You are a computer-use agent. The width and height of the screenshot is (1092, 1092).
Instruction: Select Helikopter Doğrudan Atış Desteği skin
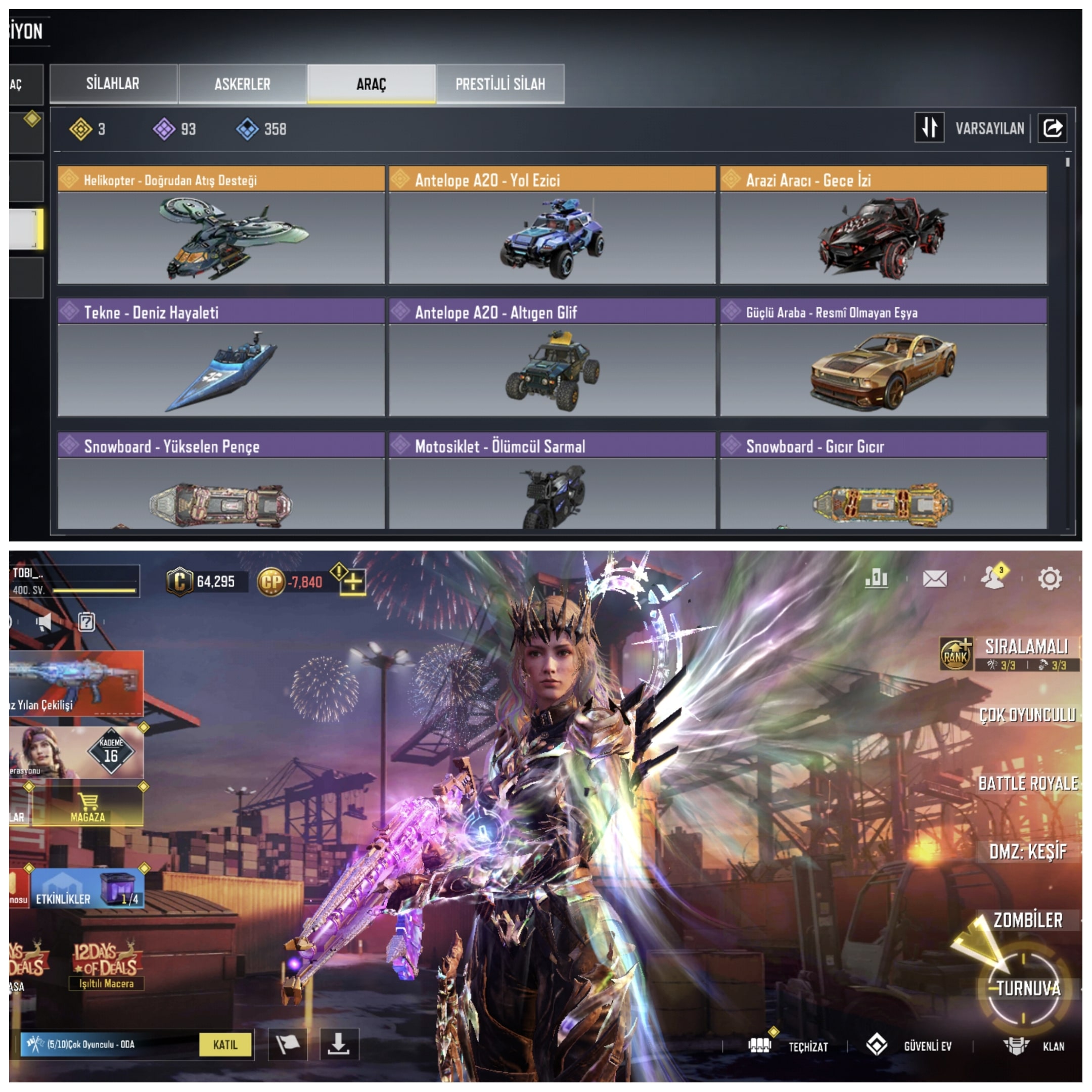221,226
